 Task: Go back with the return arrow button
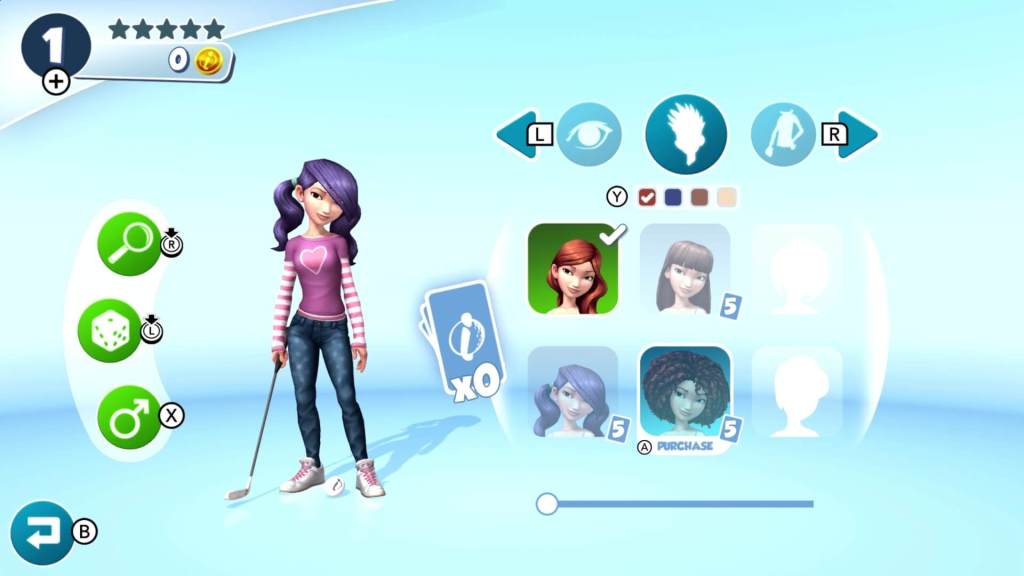[x=43, y=533]
